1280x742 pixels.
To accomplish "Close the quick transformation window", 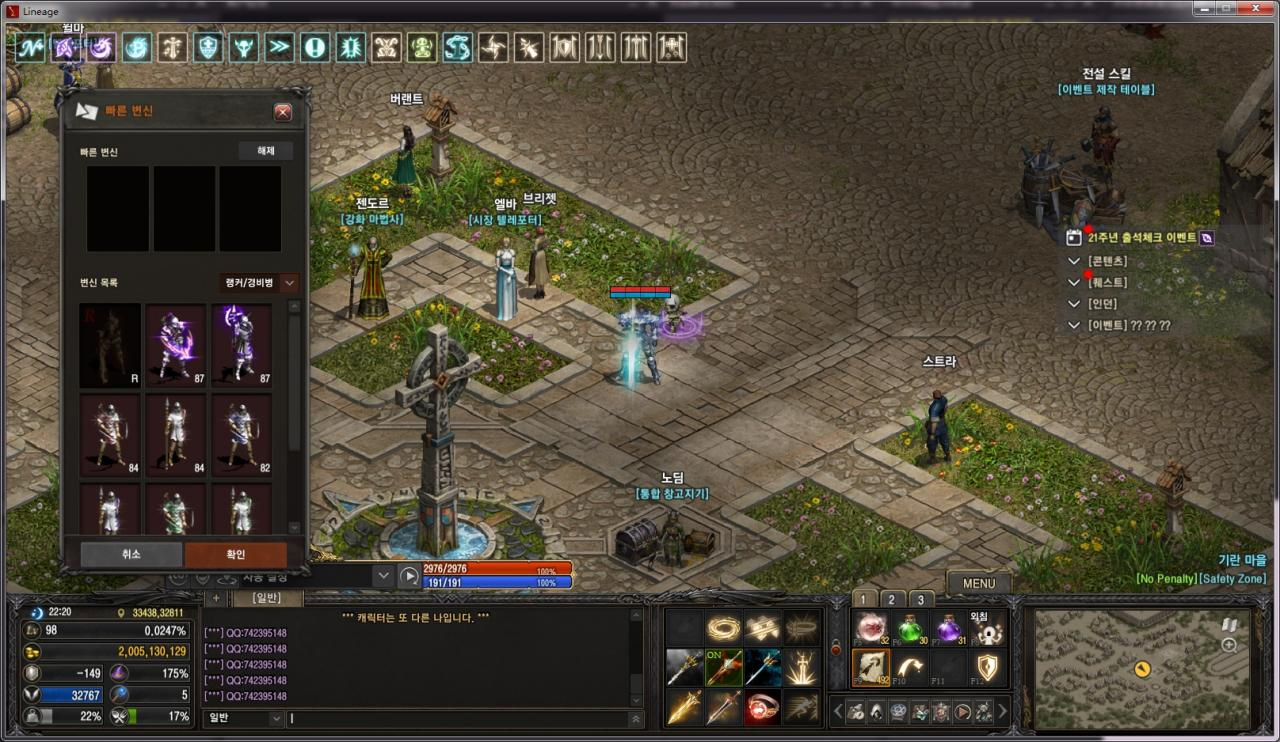I will [x=283, y=112].
